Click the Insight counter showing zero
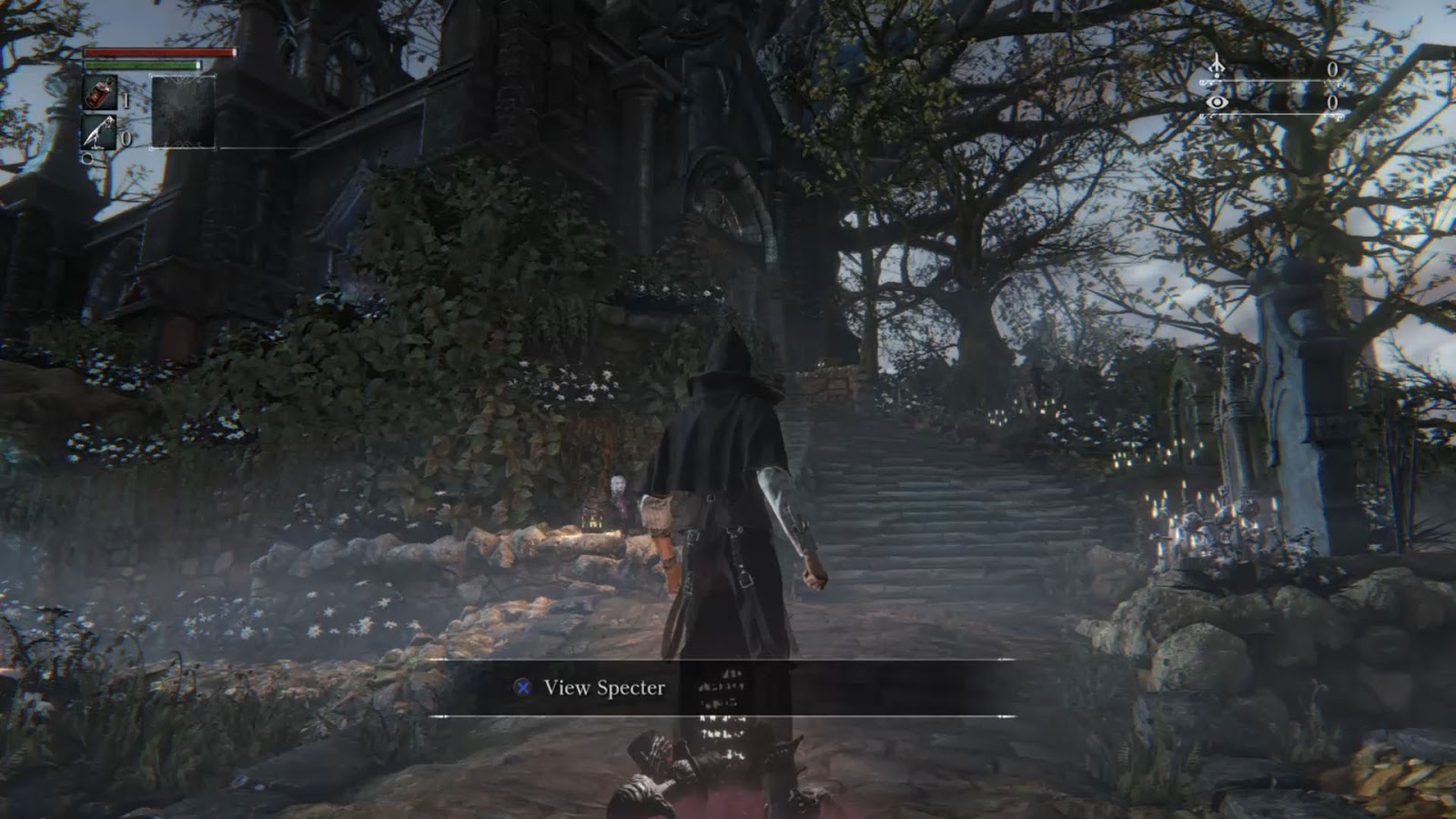The width and height of the screenshot is (1456, 819). (1332, 103)
